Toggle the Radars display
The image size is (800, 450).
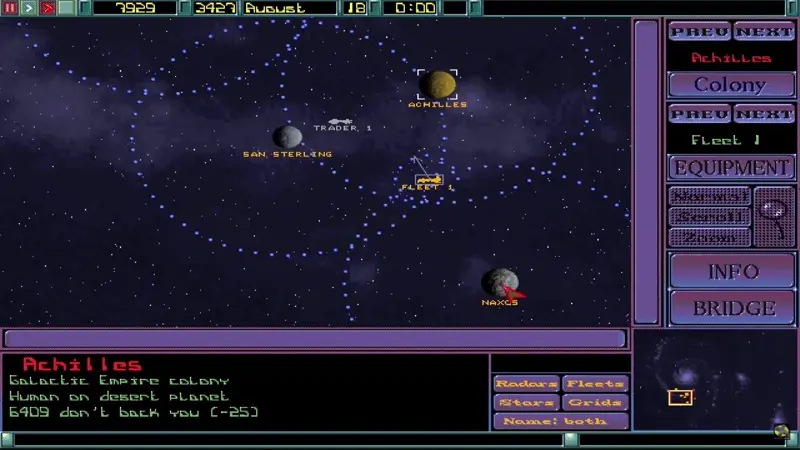click(x=526, y=384)
